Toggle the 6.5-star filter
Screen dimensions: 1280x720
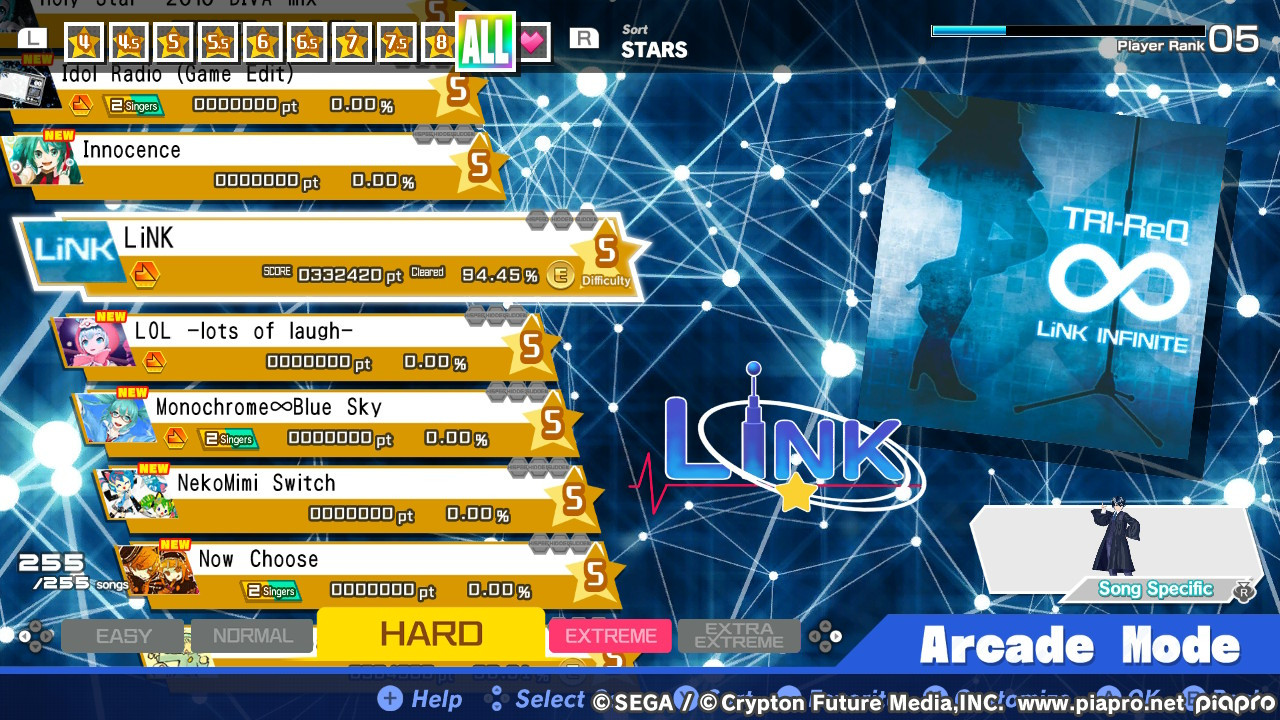coord(306,42)
